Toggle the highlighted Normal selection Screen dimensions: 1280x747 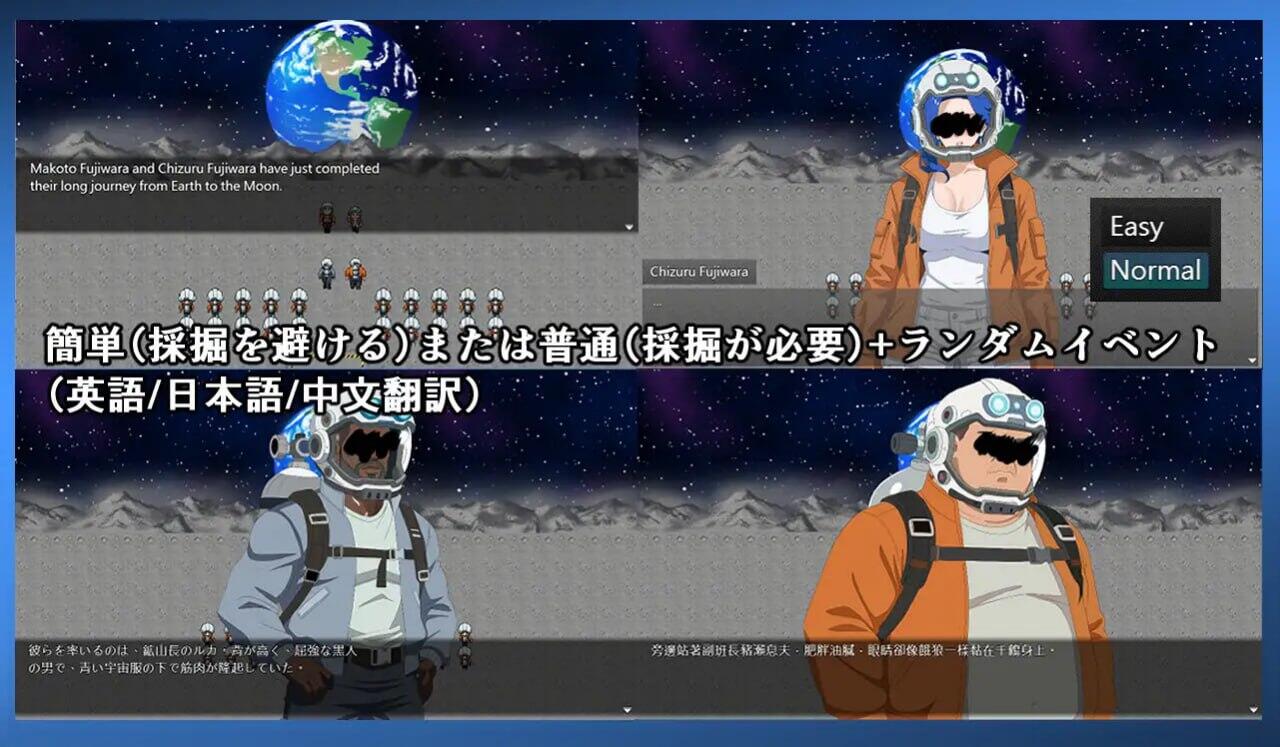coord(1156,269)
